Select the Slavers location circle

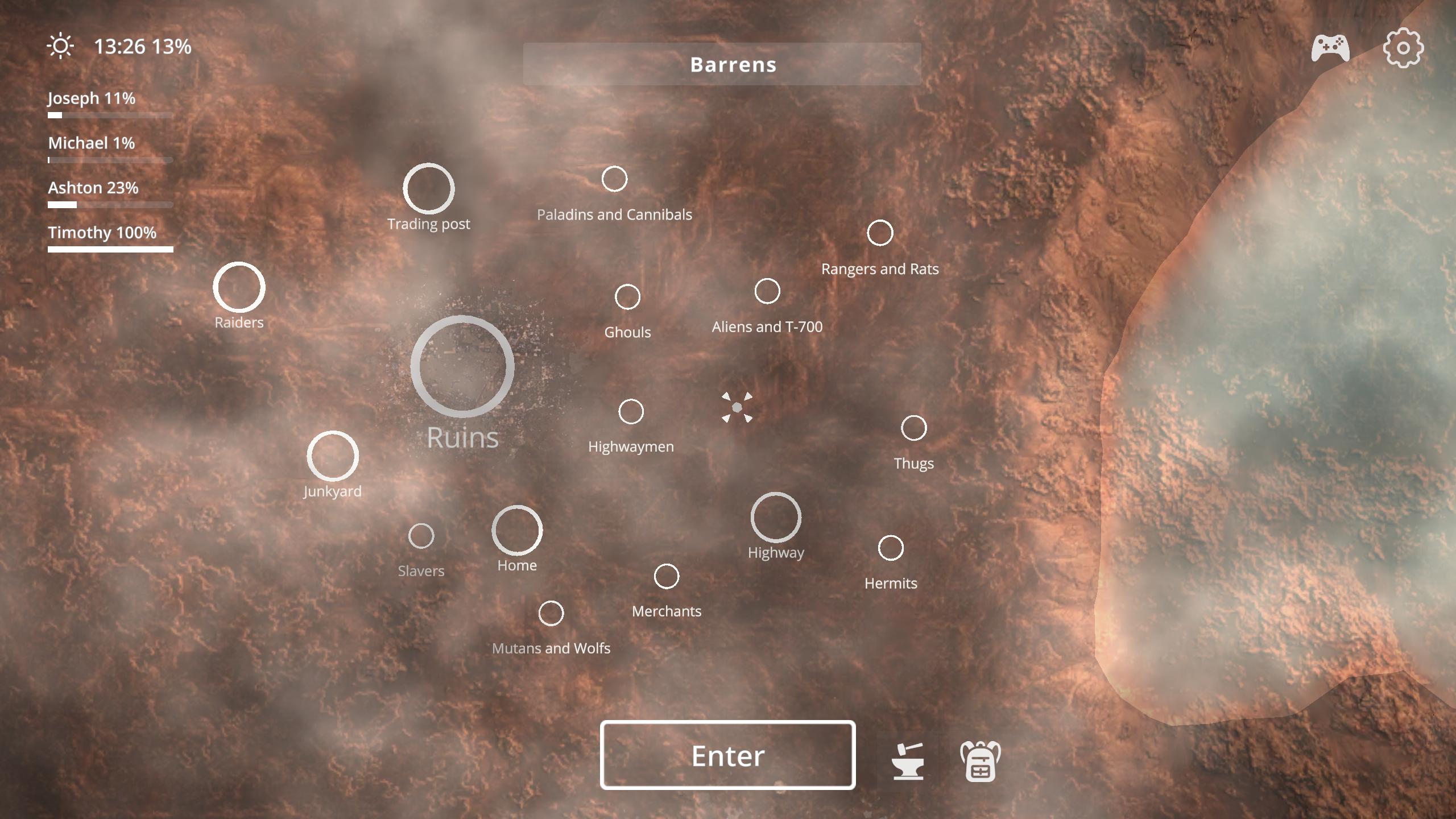pyautogui.click(x=421, y=535)
